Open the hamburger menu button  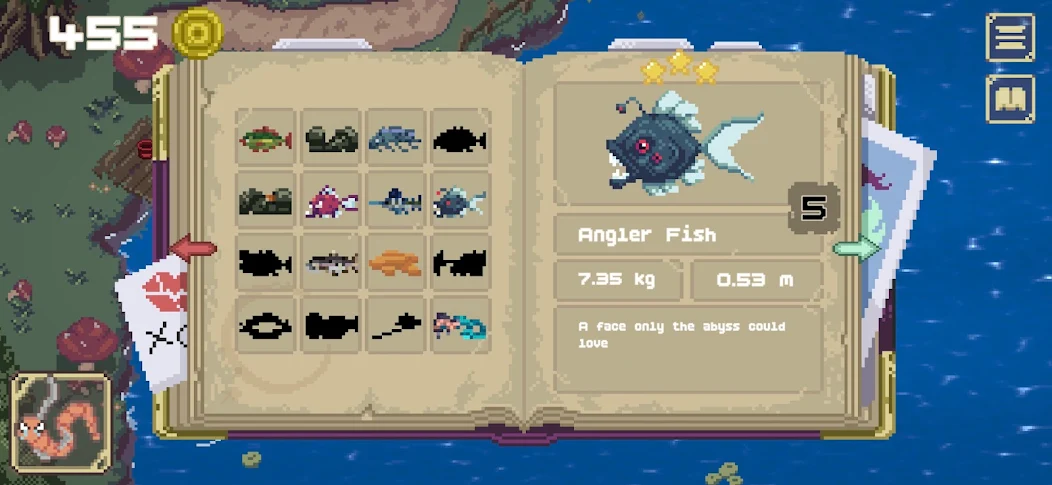[1010, 38]
